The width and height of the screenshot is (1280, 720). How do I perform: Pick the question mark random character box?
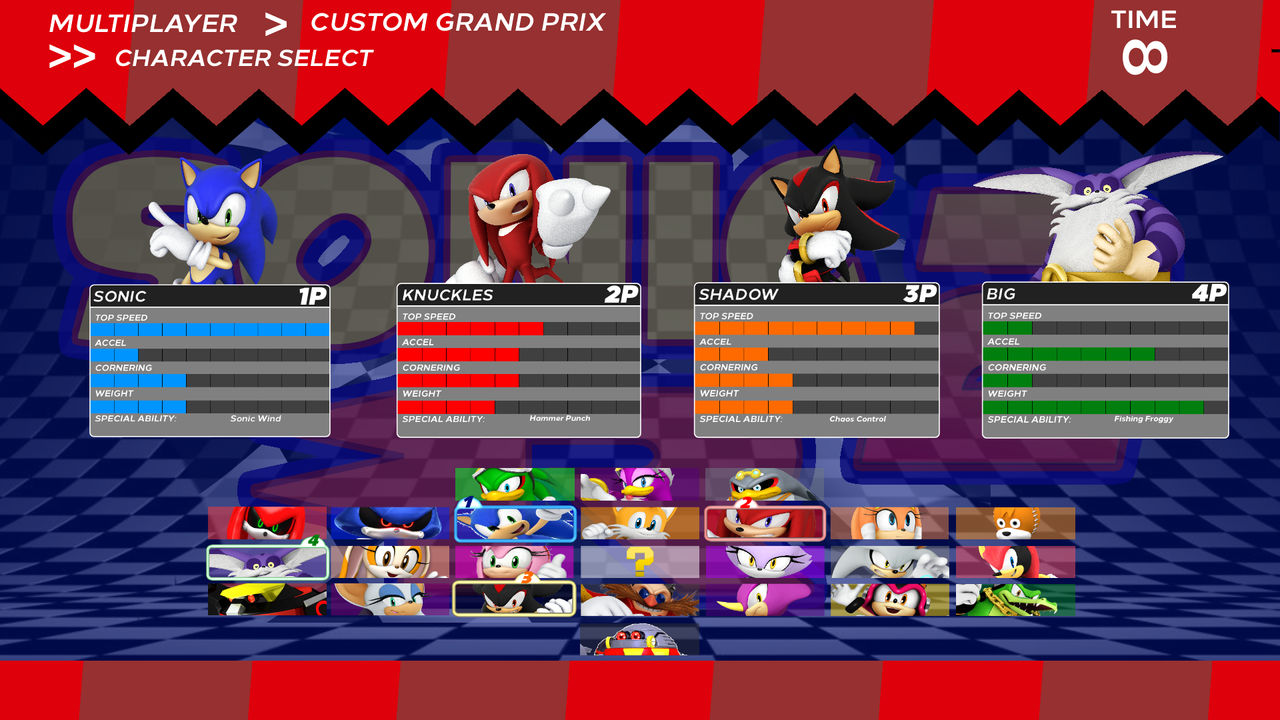639,558
